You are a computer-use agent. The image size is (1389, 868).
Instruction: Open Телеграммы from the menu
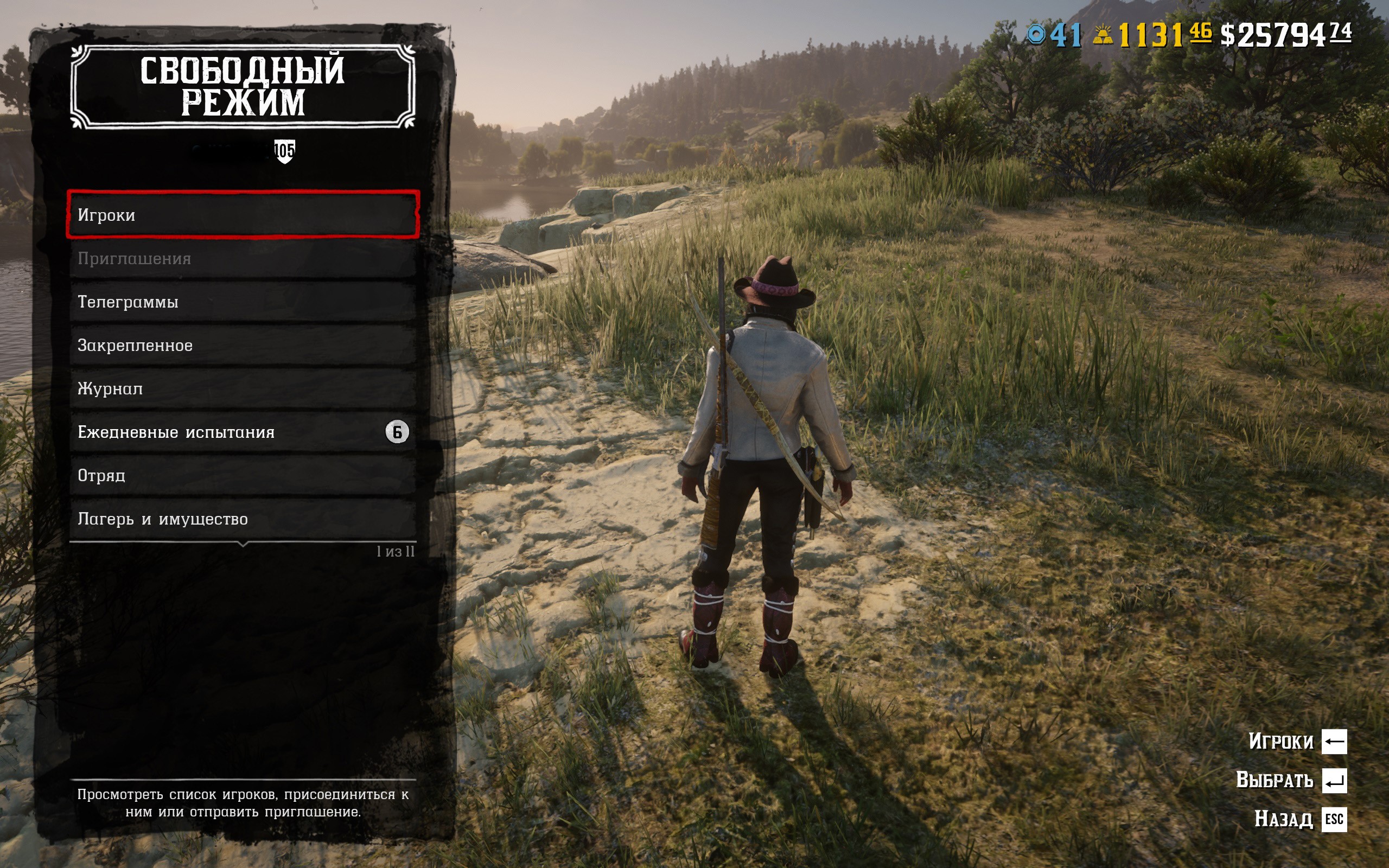click(243, 302)
